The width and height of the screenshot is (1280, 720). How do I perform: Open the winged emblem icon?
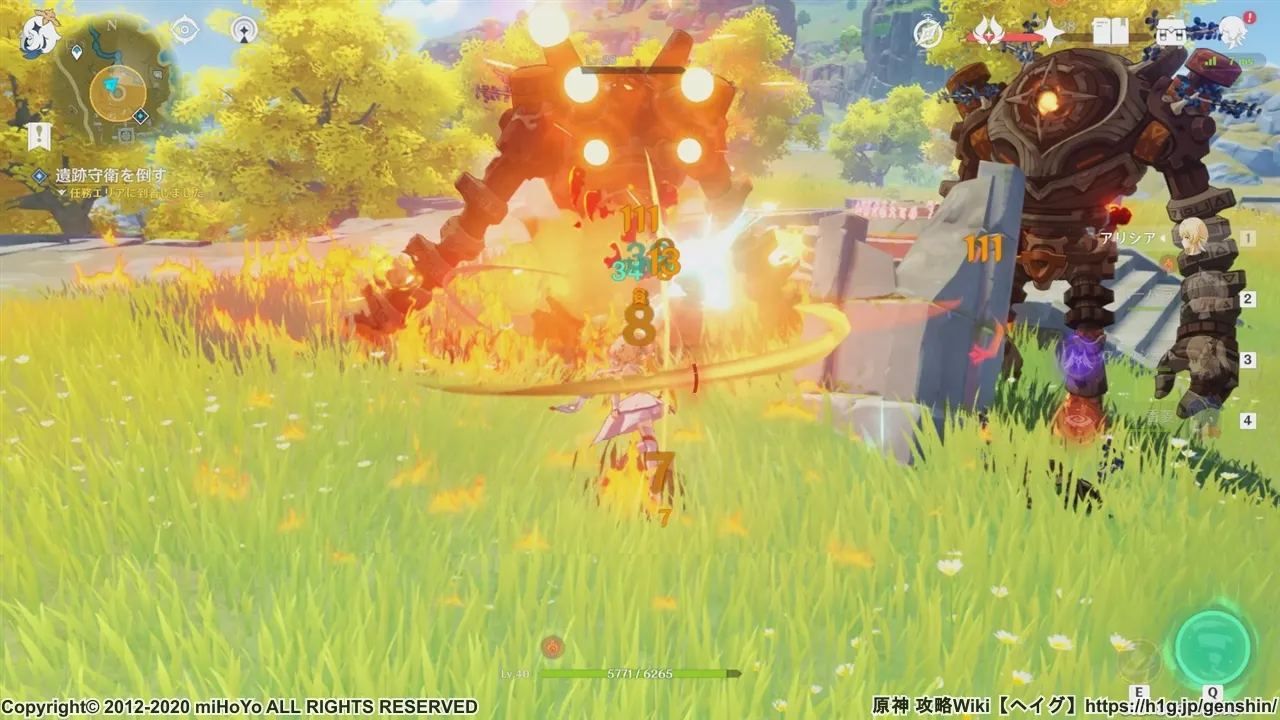pos(989,33)
